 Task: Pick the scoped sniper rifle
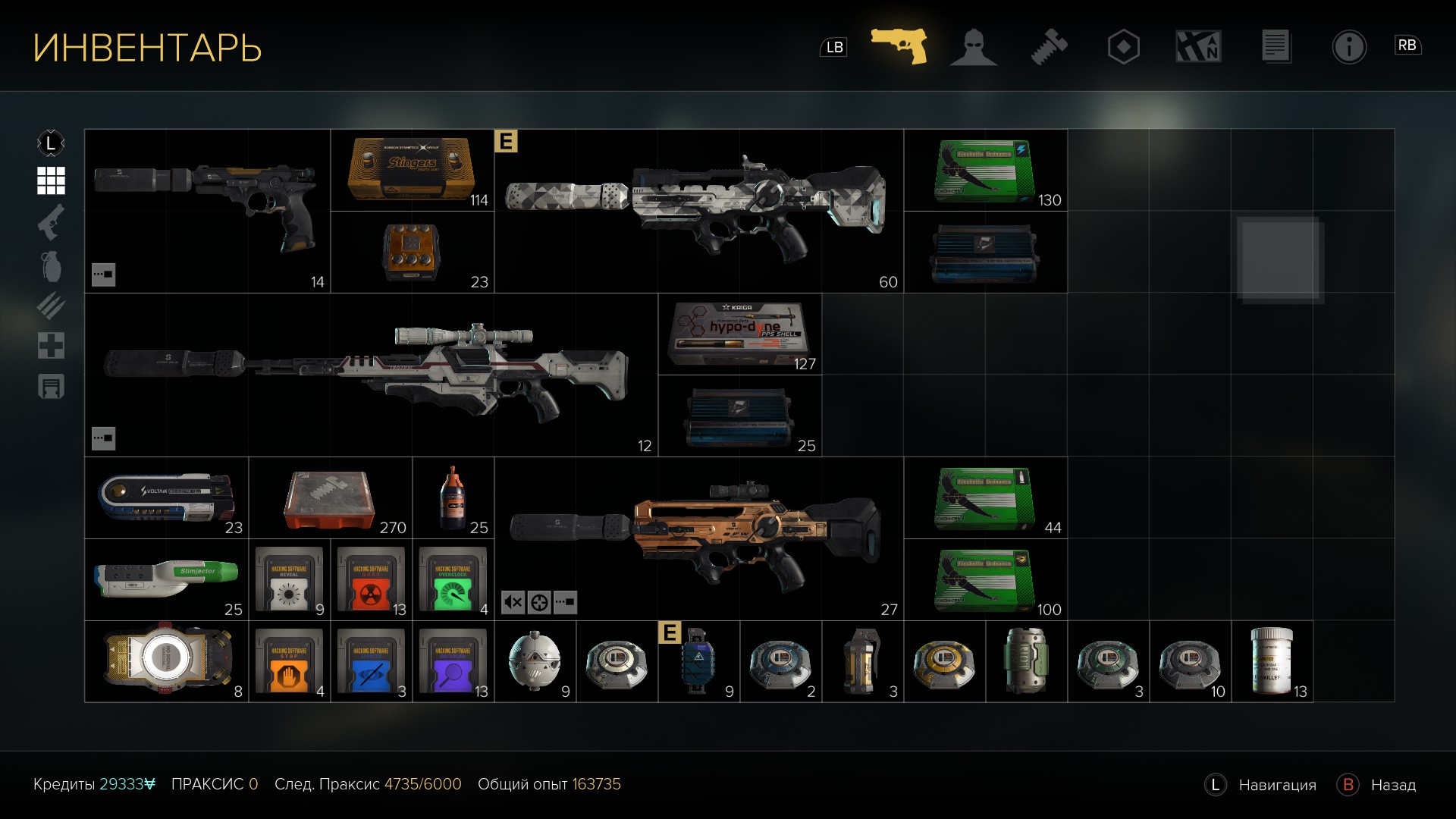[370, 375]
